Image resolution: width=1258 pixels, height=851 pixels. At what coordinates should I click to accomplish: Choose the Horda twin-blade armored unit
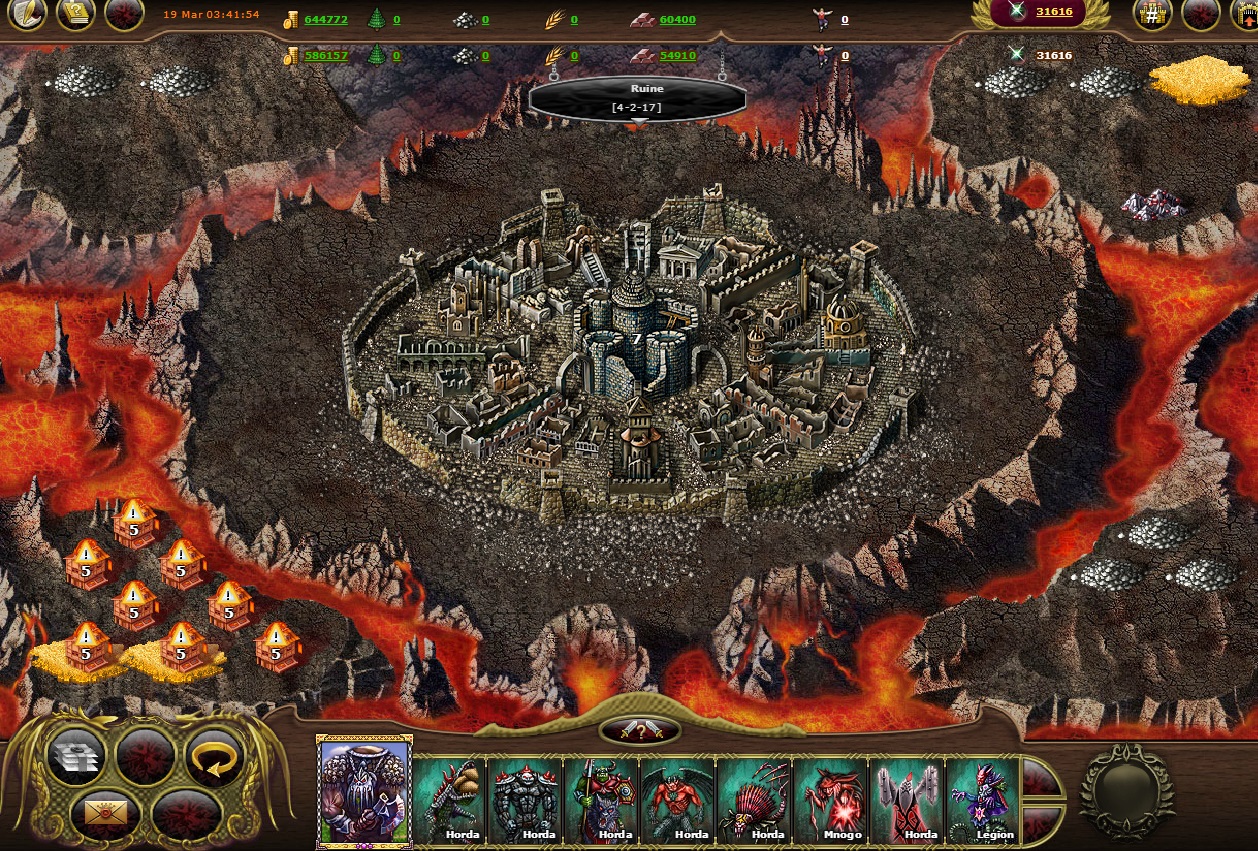pos(906,799)
